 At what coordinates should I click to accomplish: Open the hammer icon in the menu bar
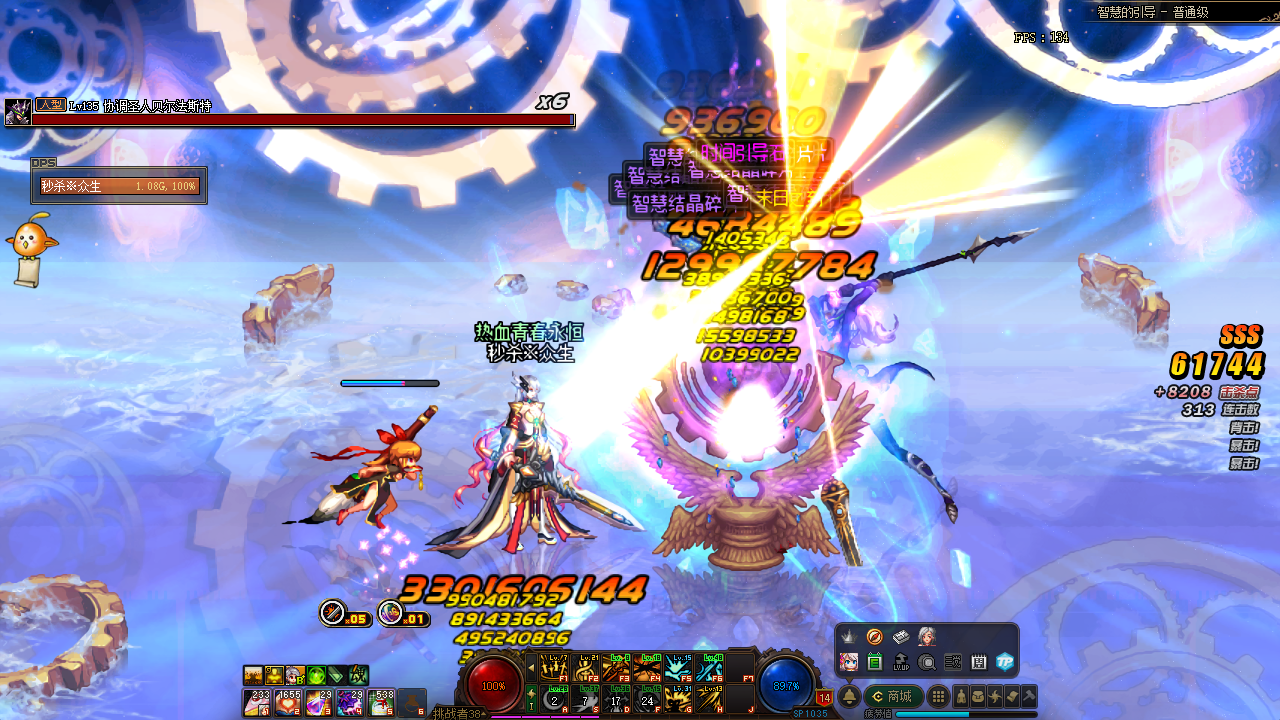(1027, 696)
